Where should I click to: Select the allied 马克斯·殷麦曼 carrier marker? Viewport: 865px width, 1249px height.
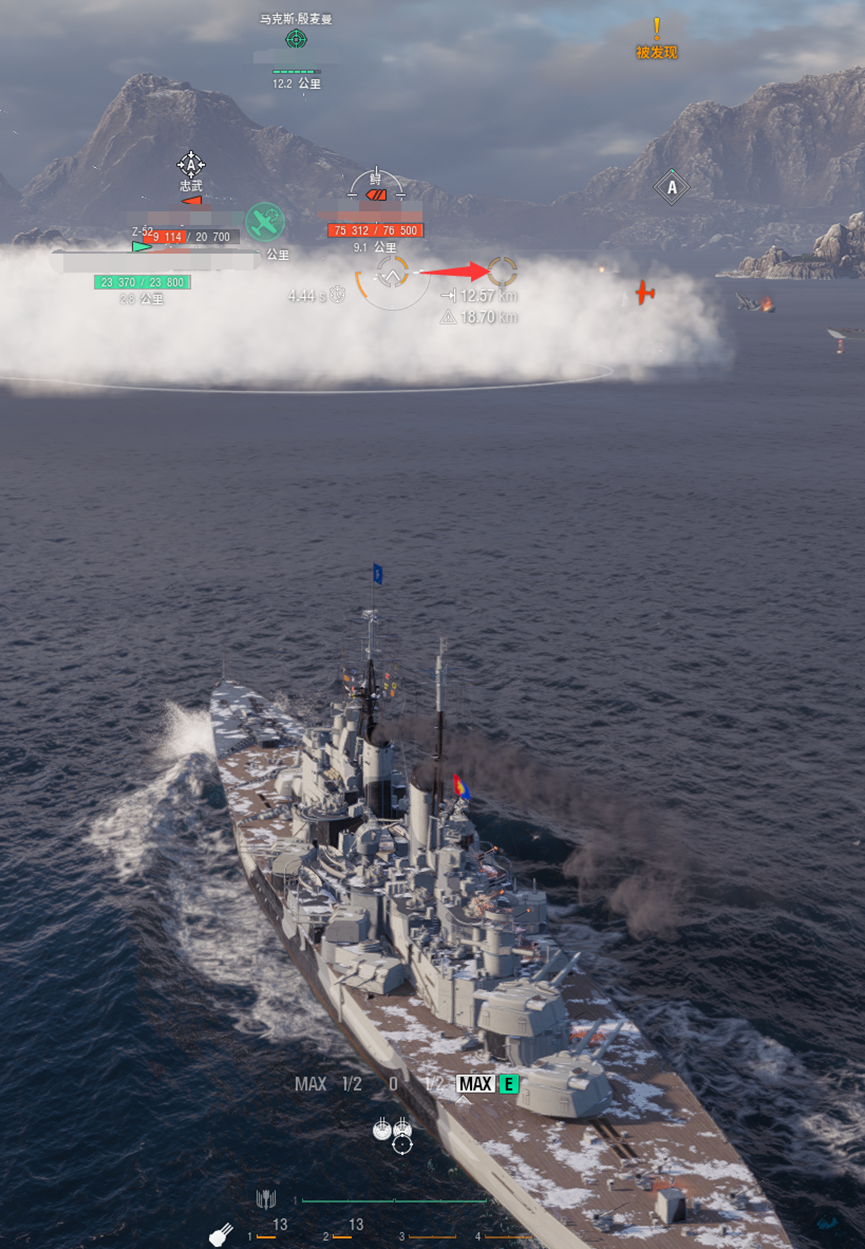pyautogui.click(x=296, y=39)
